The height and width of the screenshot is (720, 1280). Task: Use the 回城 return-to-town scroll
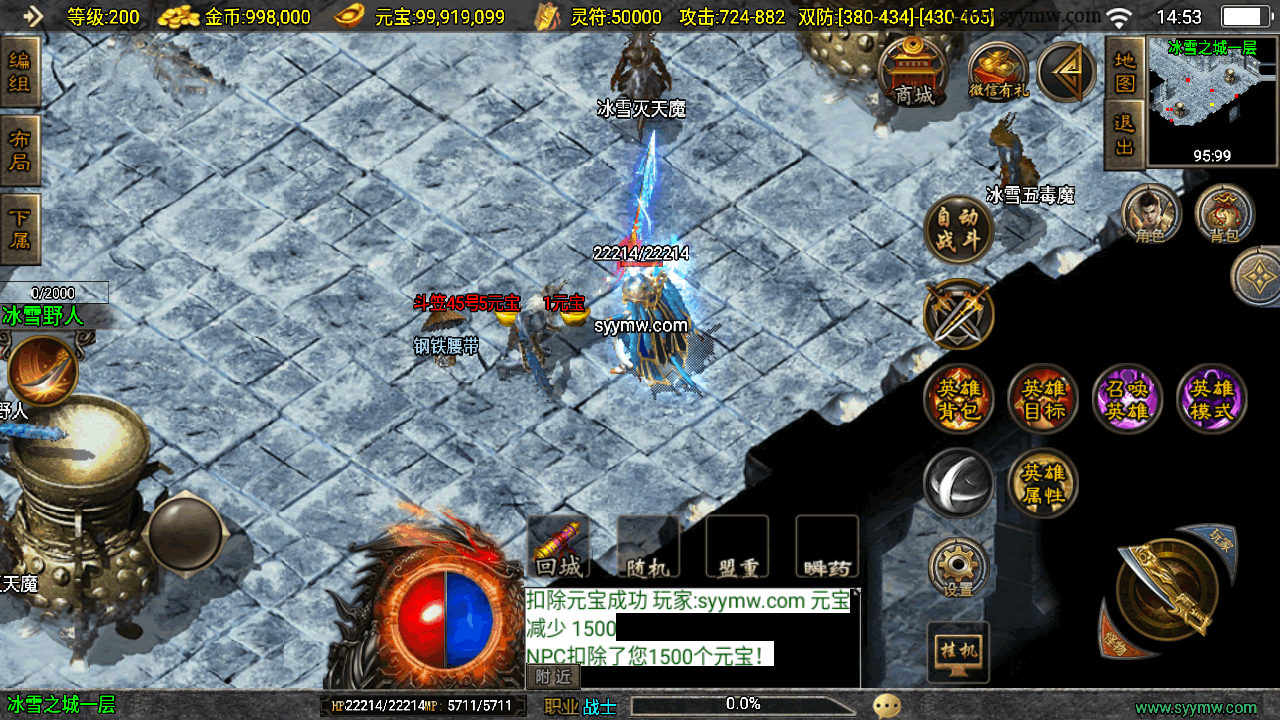point(558,547)
